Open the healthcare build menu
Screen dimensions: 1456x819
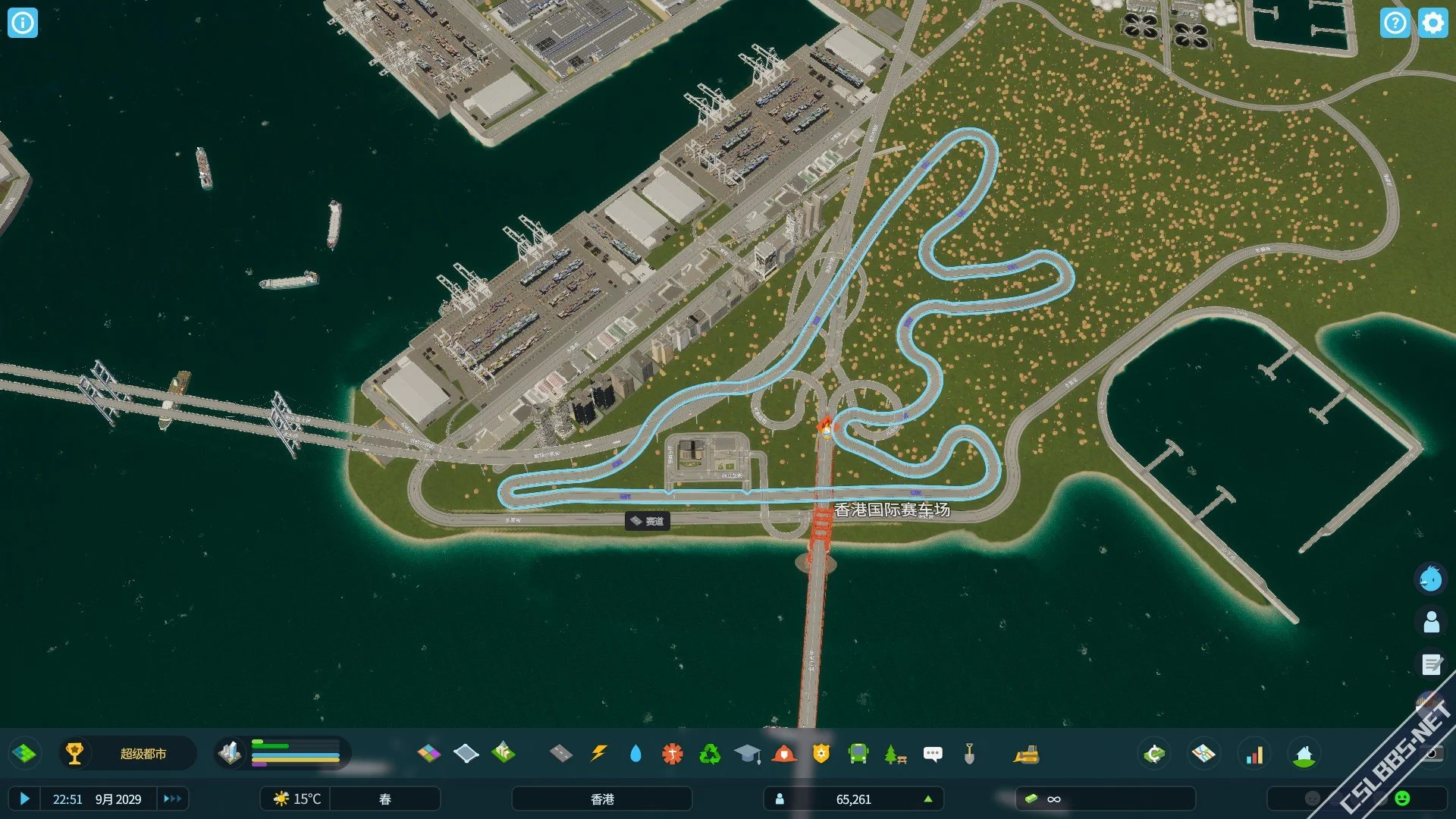672,753
